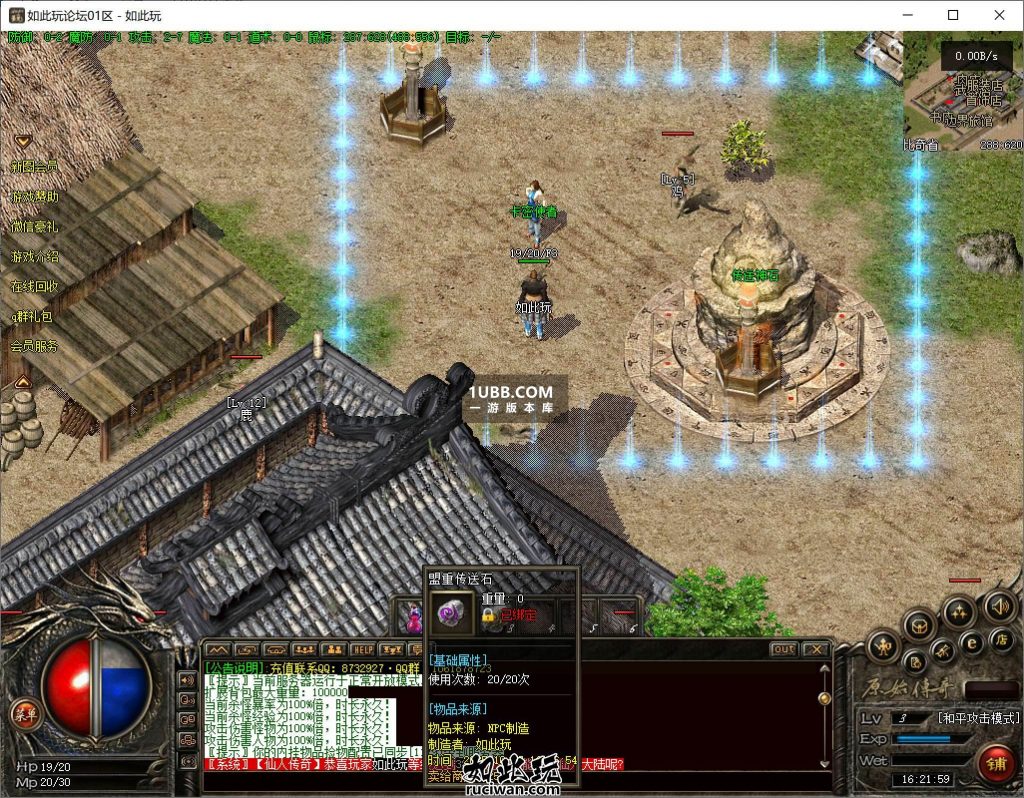
Task: Open the 会员服务 member service entry
Action: click(x=34, y=347)
